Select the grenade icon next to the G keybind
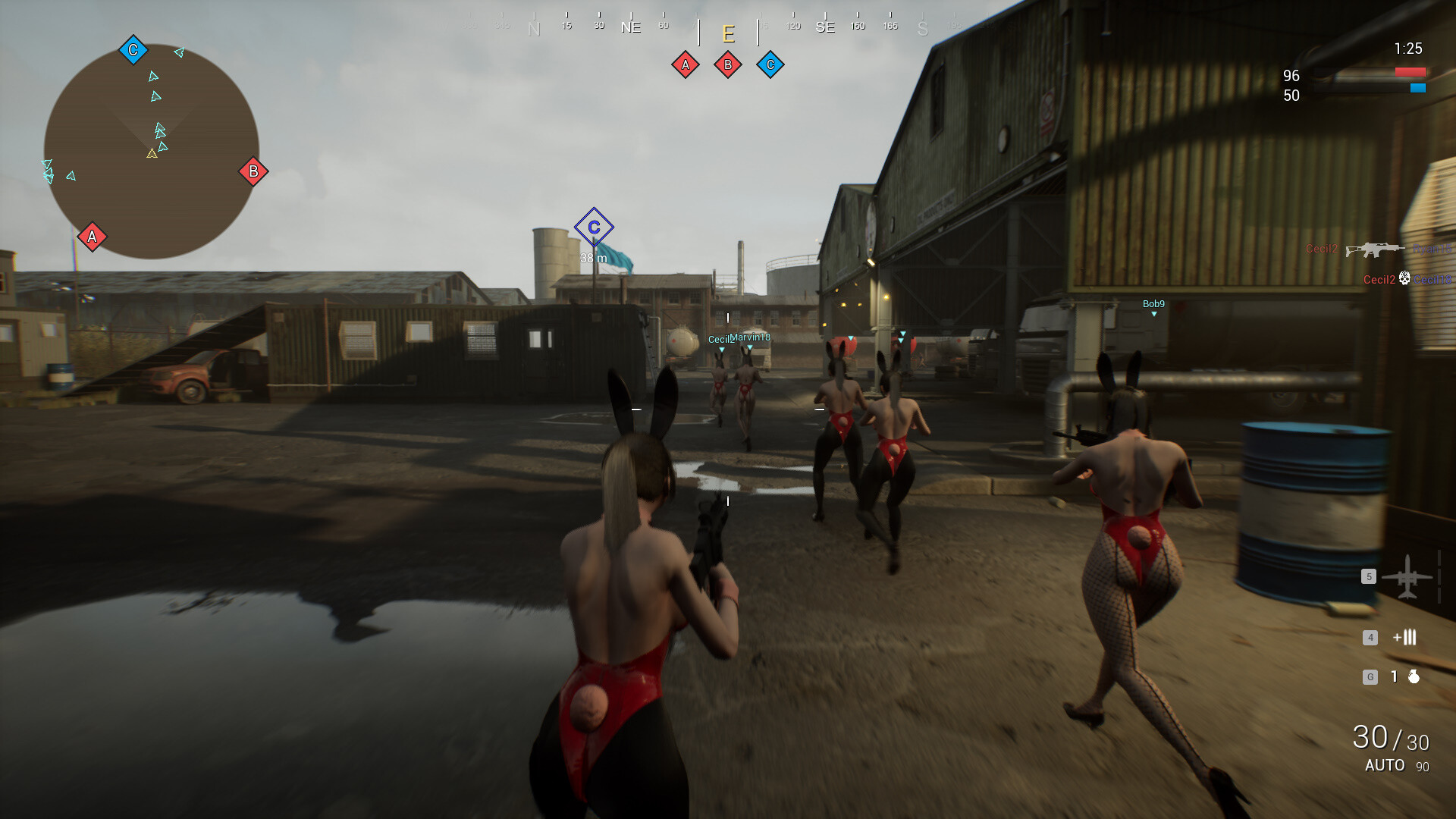The image size is (1456, 819). [1415, 674]
